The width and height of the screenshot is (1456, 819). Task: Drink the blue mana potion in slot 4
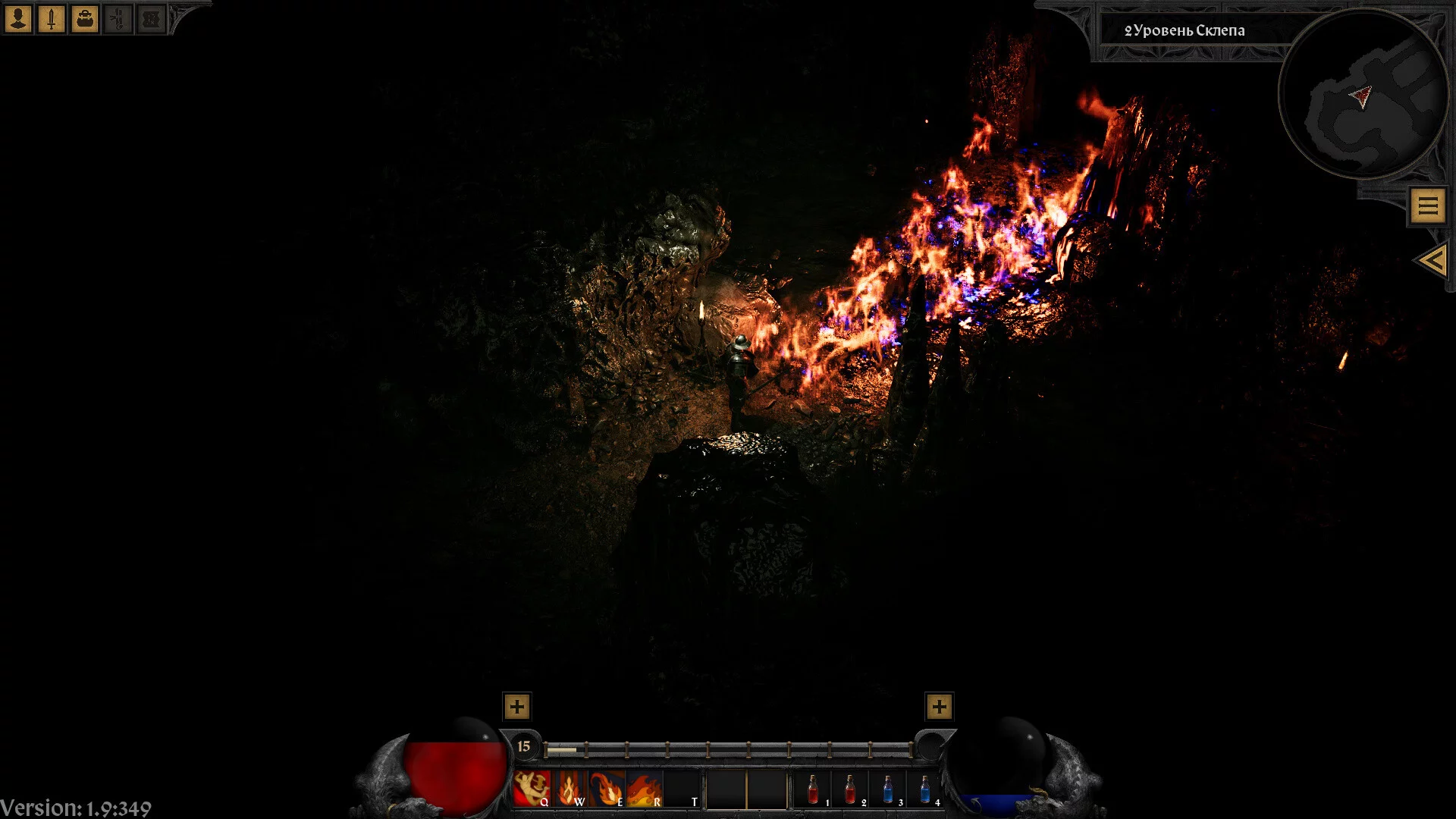(924, 789)
